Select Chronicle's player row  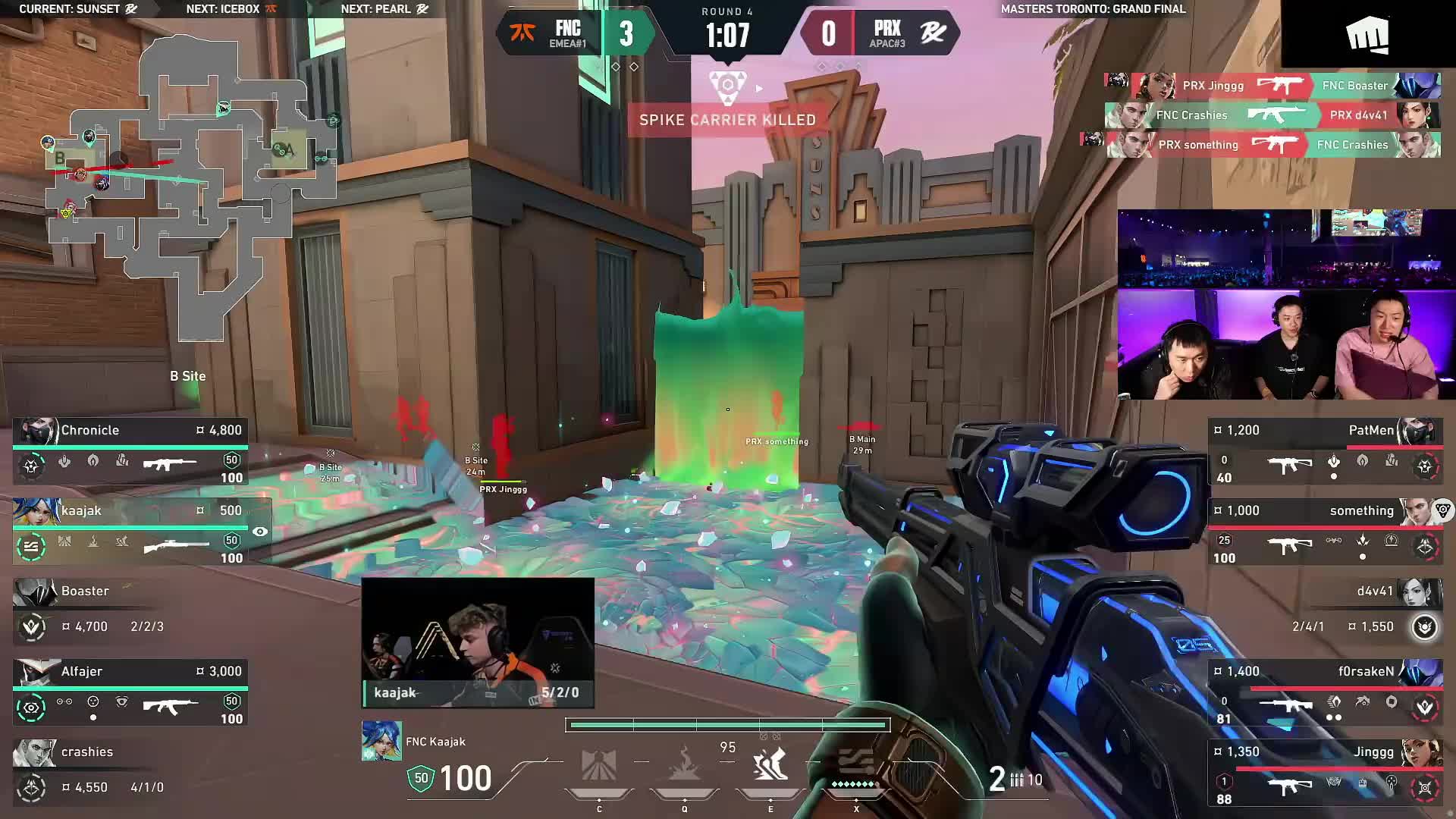130,452
